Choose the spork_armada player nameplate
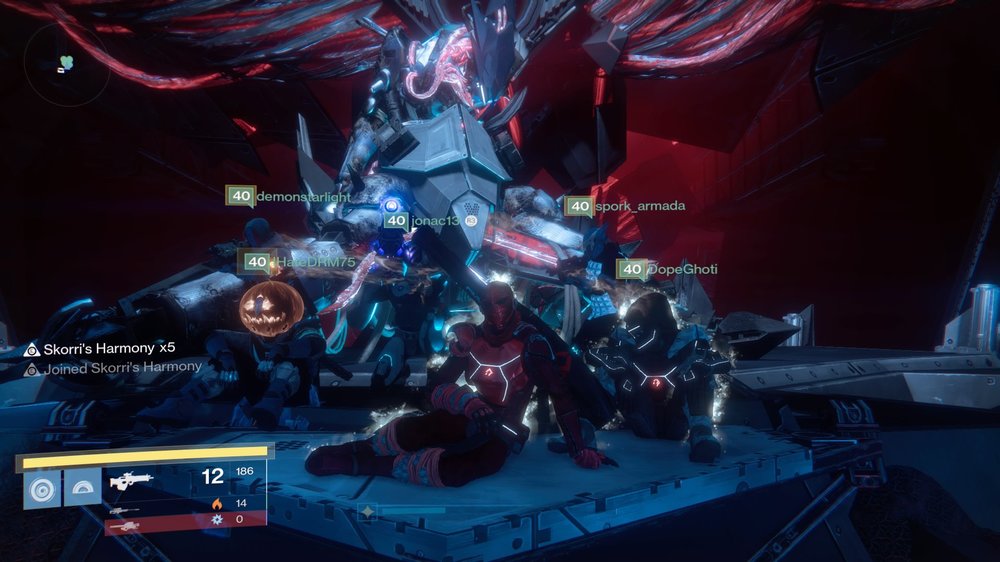 point(625,207)
